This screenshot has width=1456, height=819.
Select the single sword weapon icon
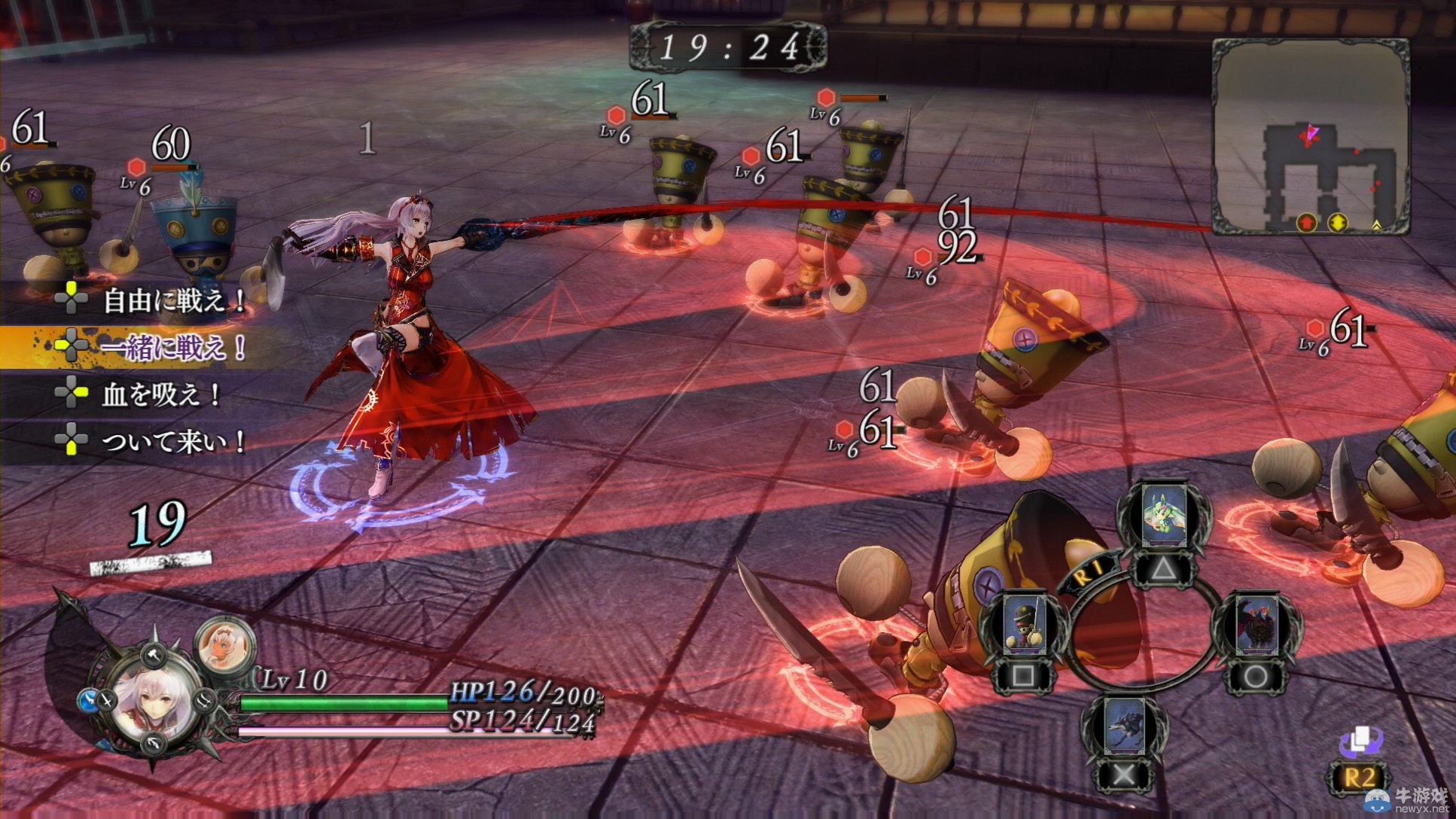108,701
